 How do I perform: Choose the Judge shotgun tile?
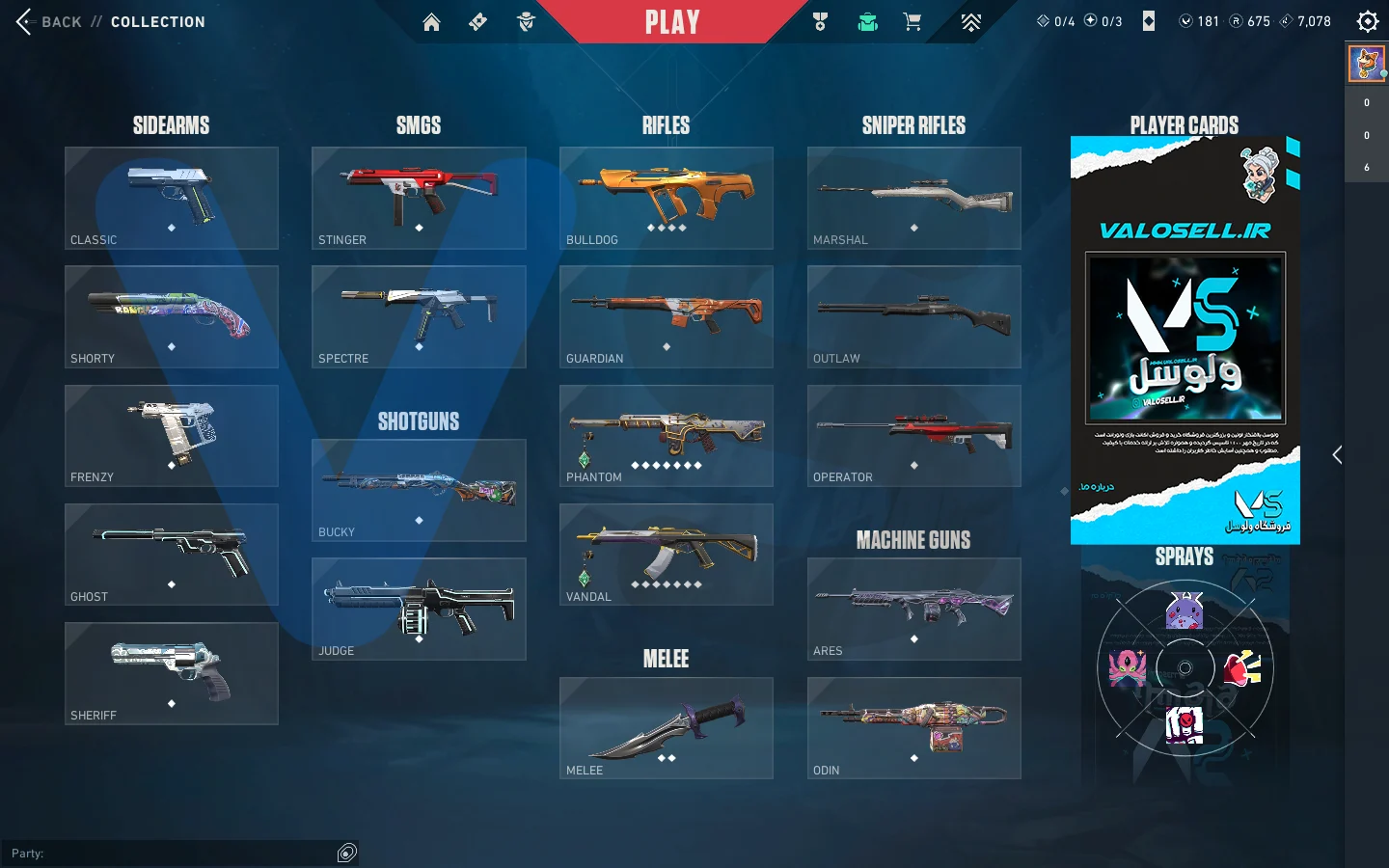tap(419, 609)
